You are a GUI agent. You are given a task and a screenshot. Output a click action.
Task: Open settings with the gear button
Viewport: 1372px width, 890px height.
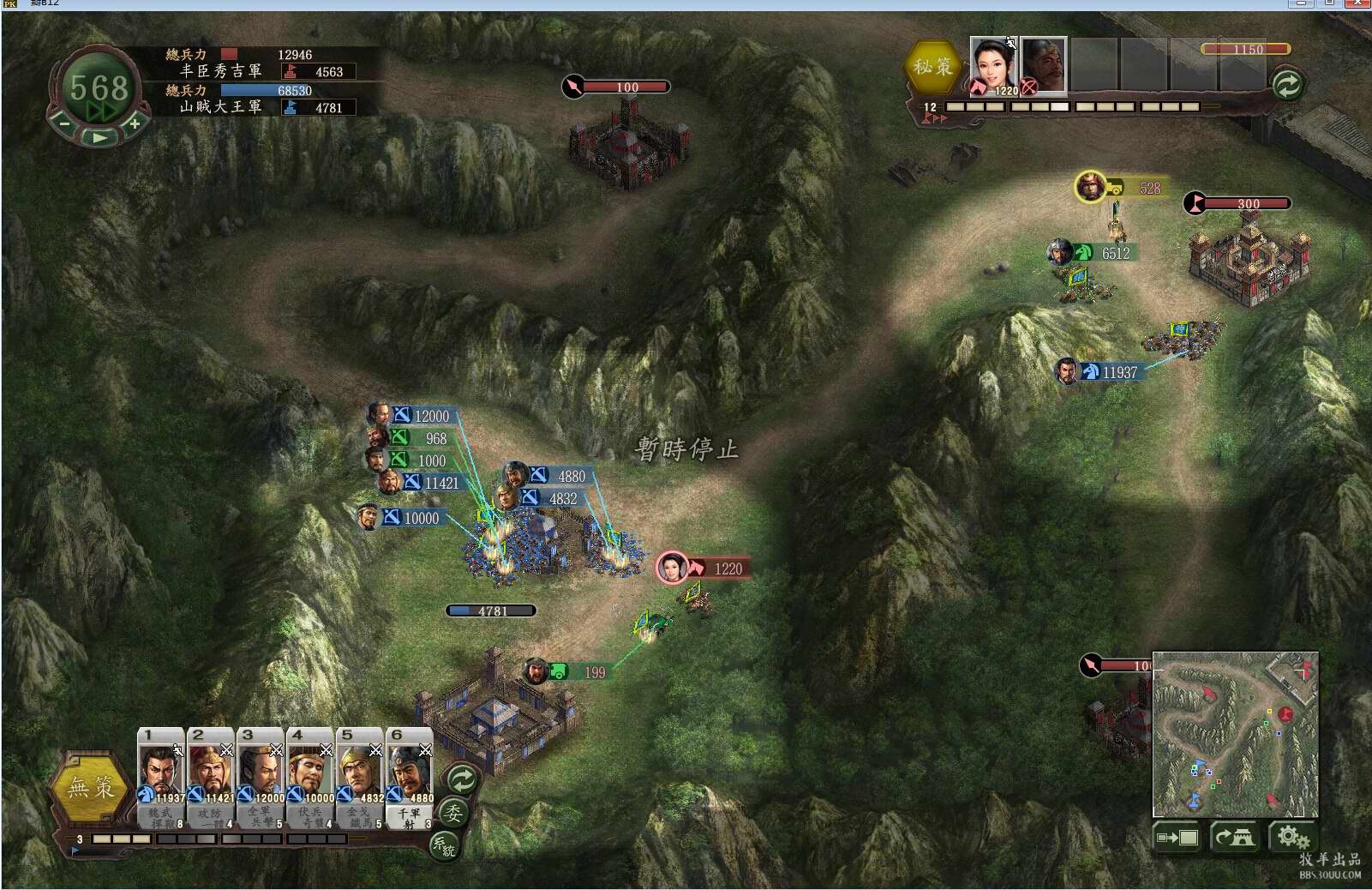[x=1291, y=837]
